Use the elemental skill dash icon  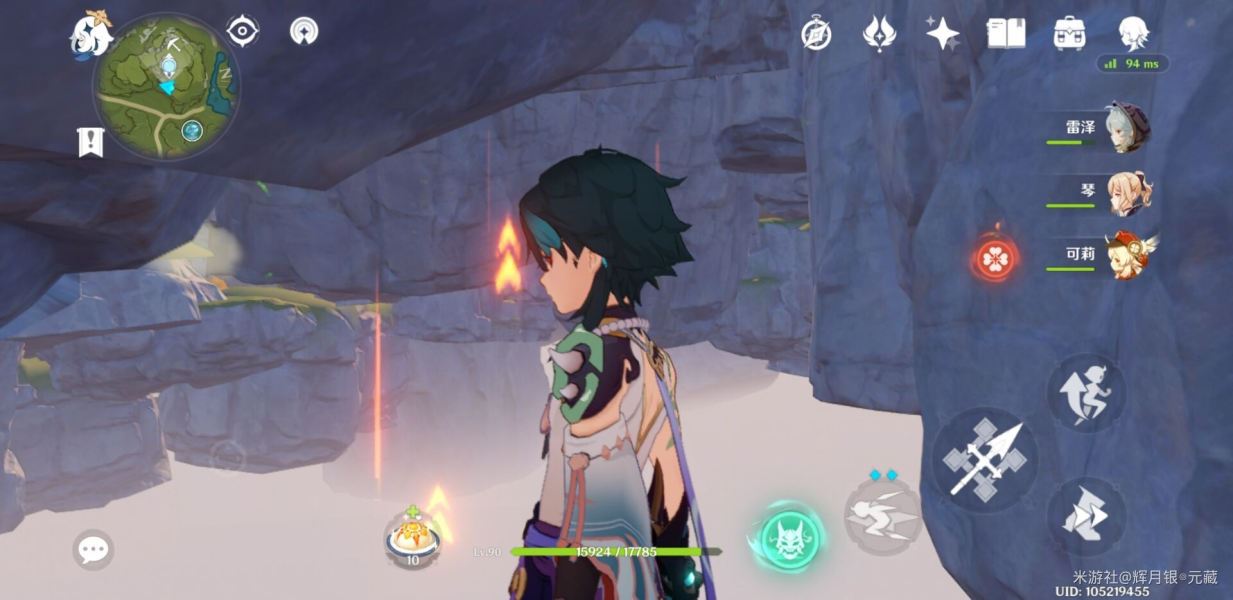tap(882, 516)
